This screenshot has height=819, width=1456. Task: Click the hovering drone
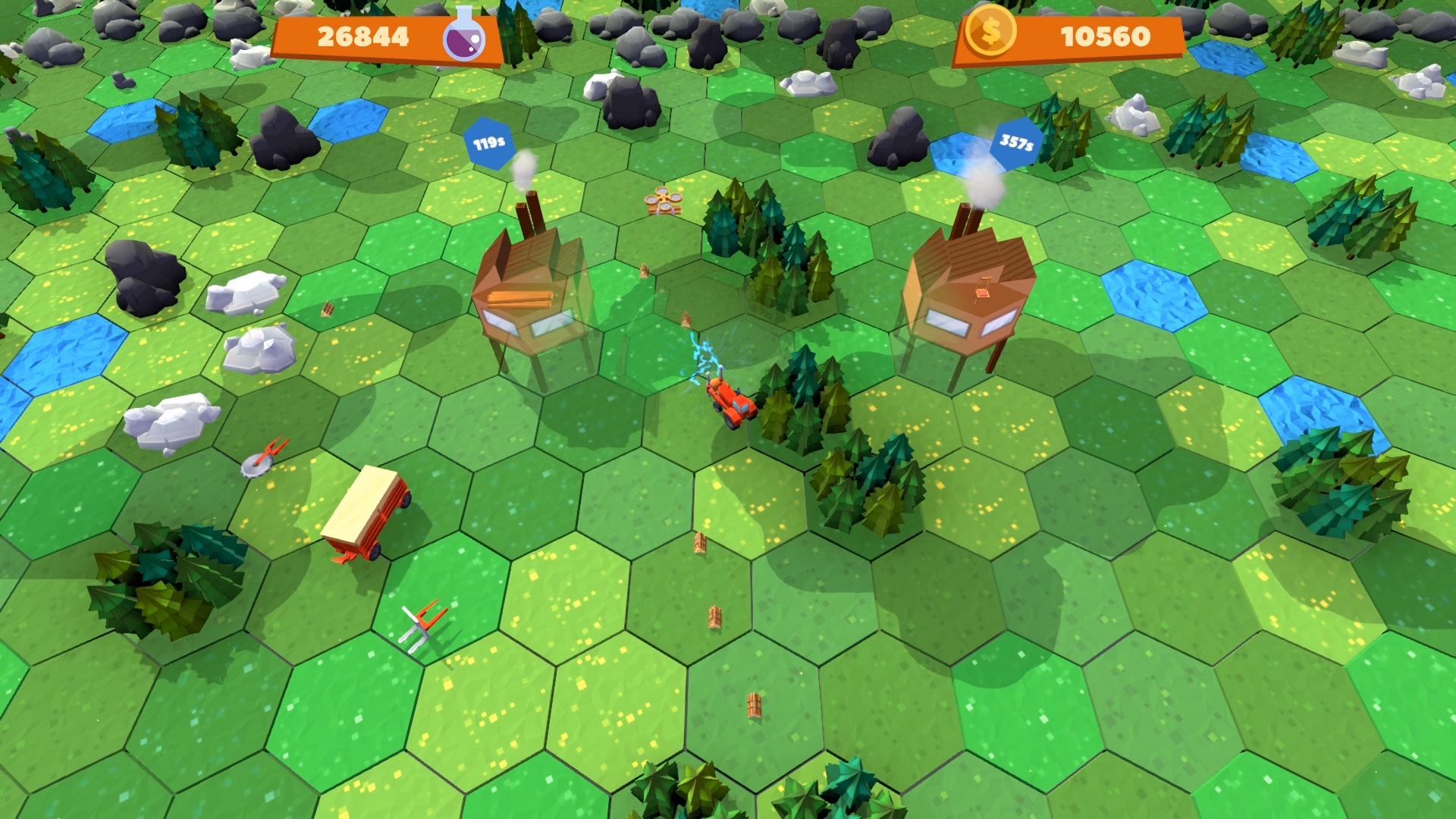point(663,202)
